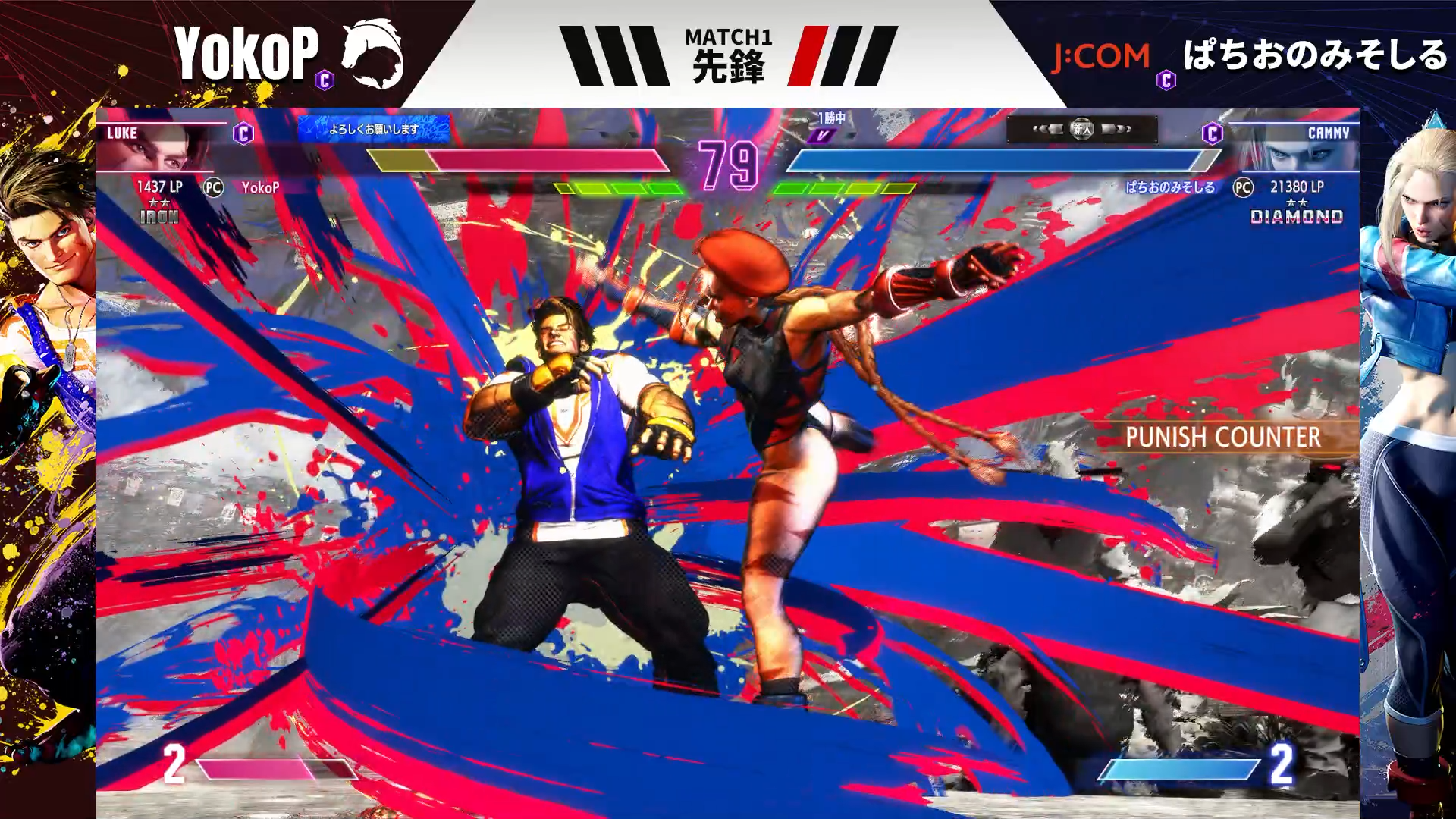Select the Classic control icon beside Cammy's portrait
This screenshot has height=819, width=1456.
(1212, 134)
